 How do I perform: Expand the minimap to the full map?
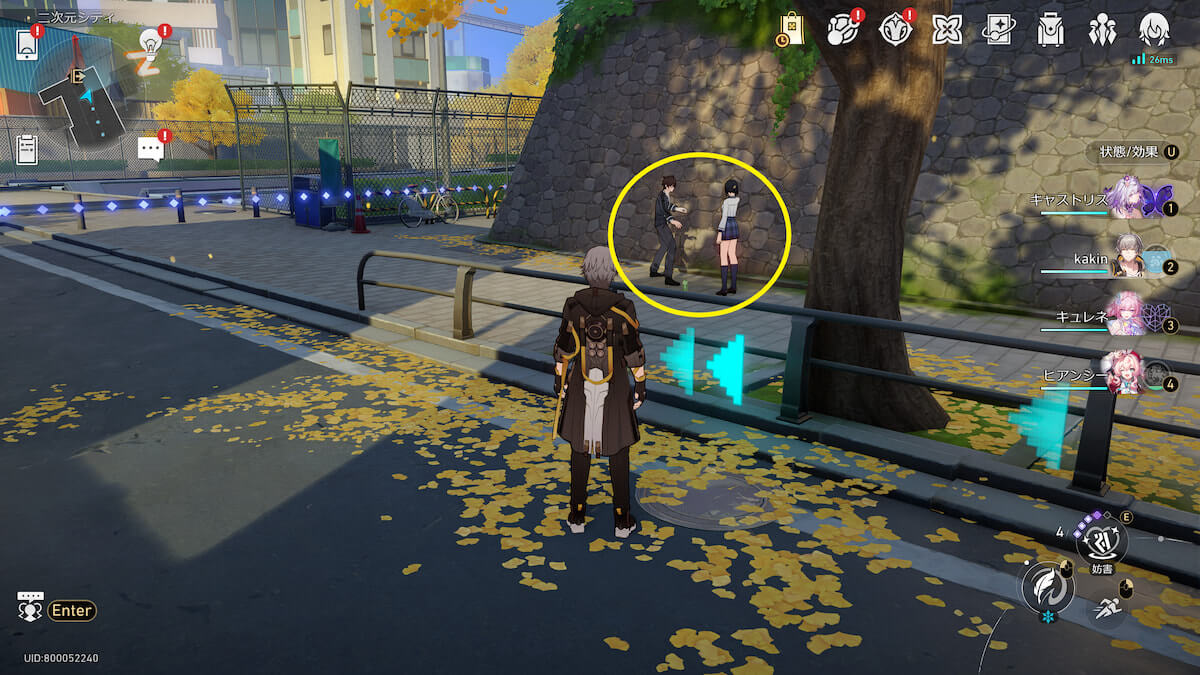pyautogui.click(x=85, y=97)
